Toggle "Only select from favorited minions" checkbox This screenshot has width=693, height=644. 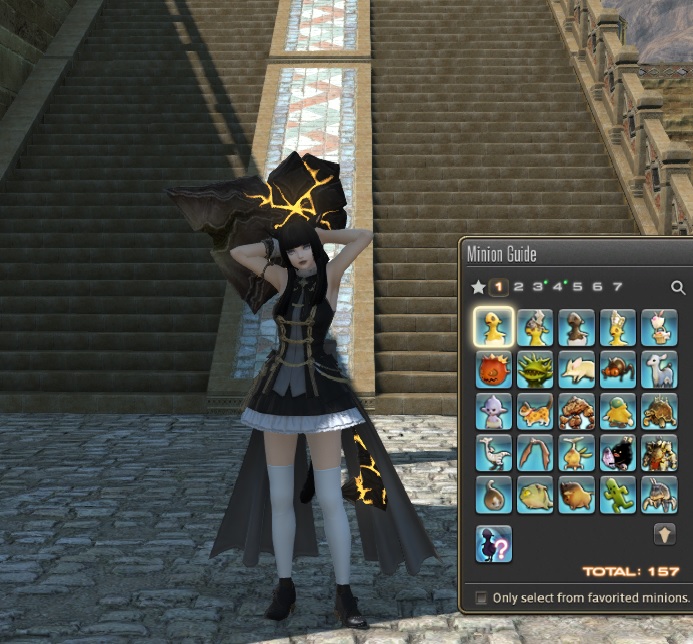[482, 598]
